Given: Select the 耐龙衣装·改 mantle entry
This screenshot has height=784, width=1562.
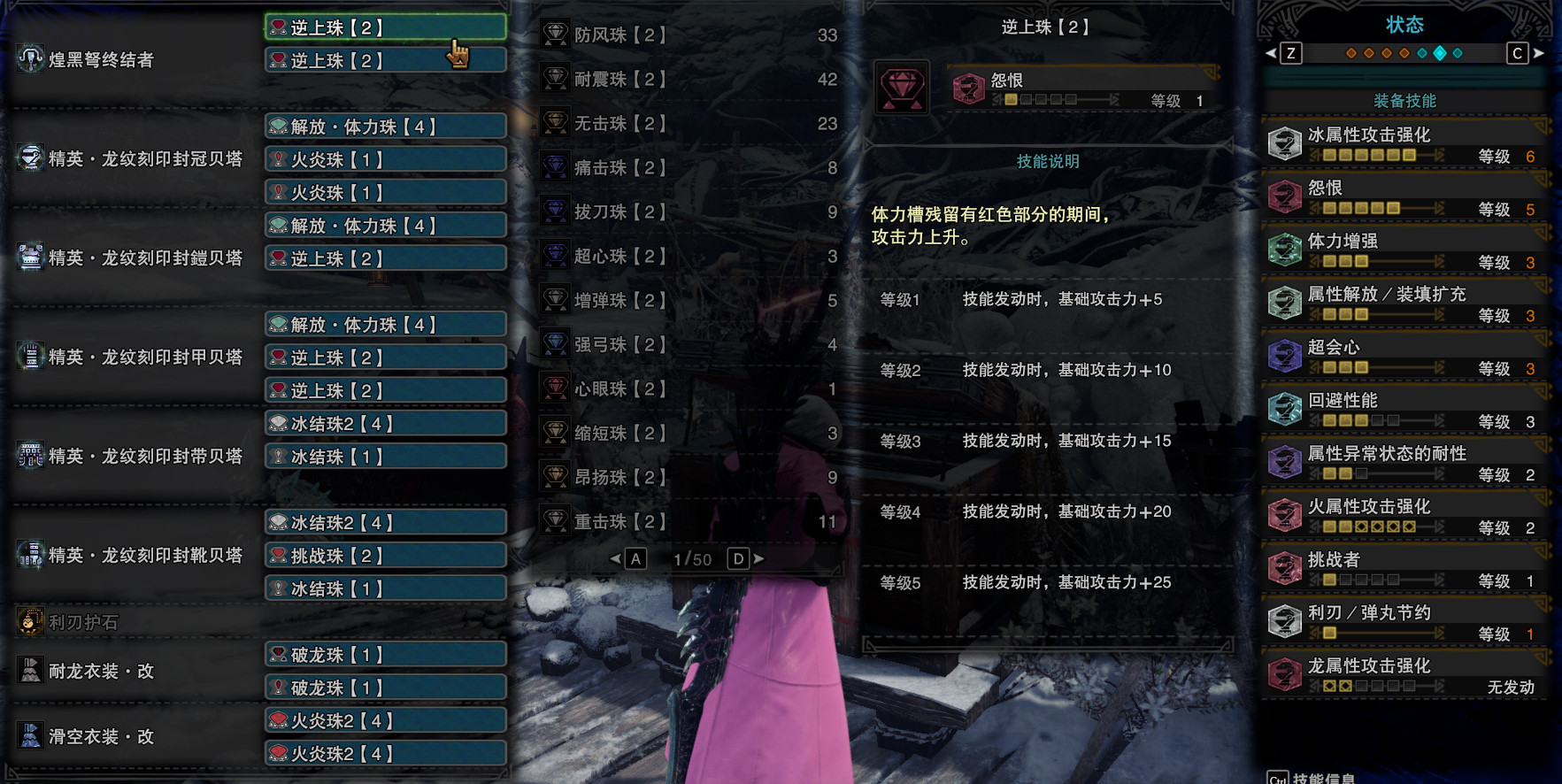Looking at the screenshot, I should [101, 672].
